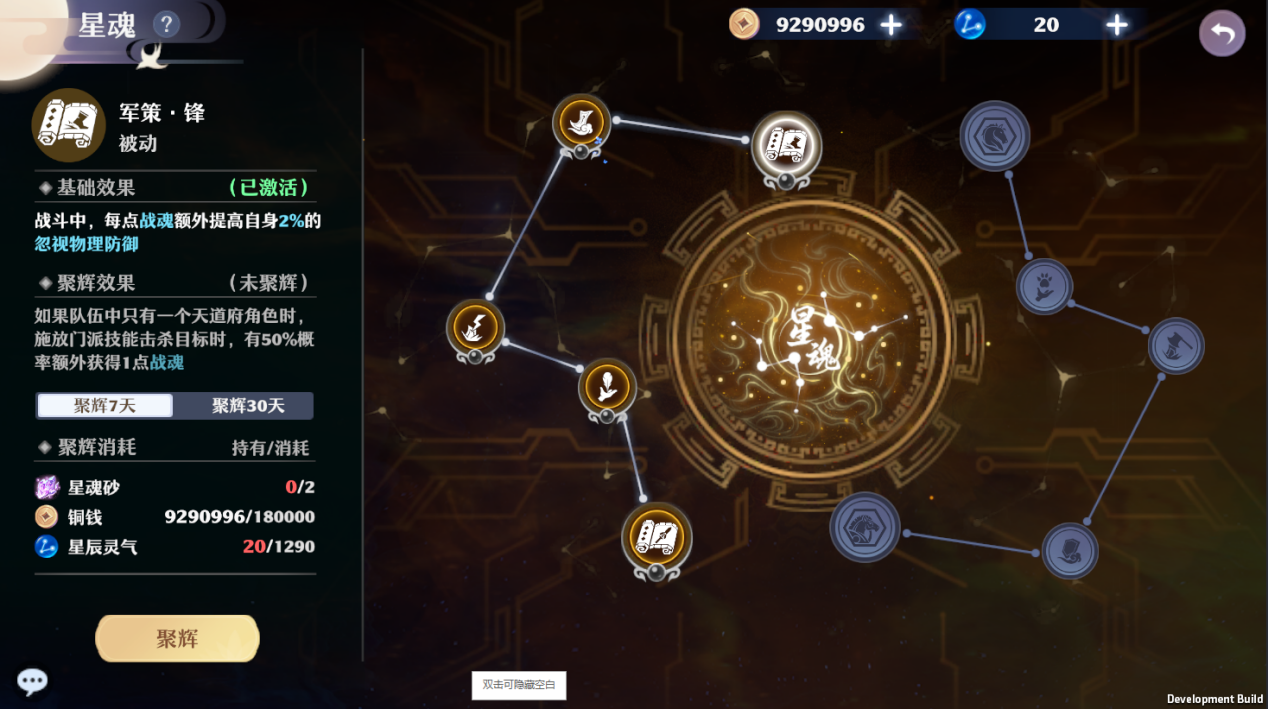Image resolution: width=1268 pixels, height=709 pixels.
Task: Click the 双击可隐藏空白 tooltip box
Action: [x=519, y=685]
